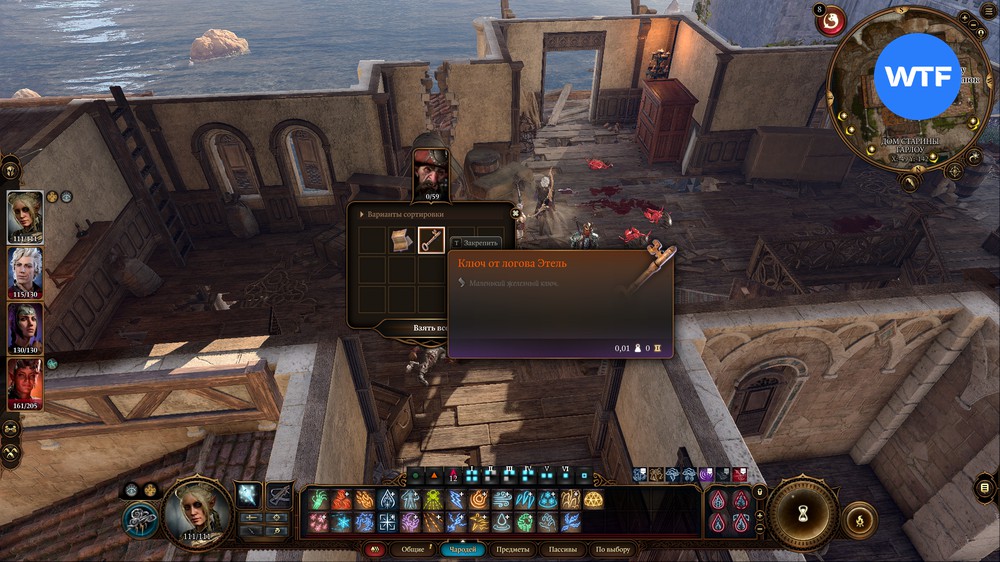Select the Ethel's lair key slot
Image resolution: width=1000 pixels, height=562 pixels.
(431, 241)
